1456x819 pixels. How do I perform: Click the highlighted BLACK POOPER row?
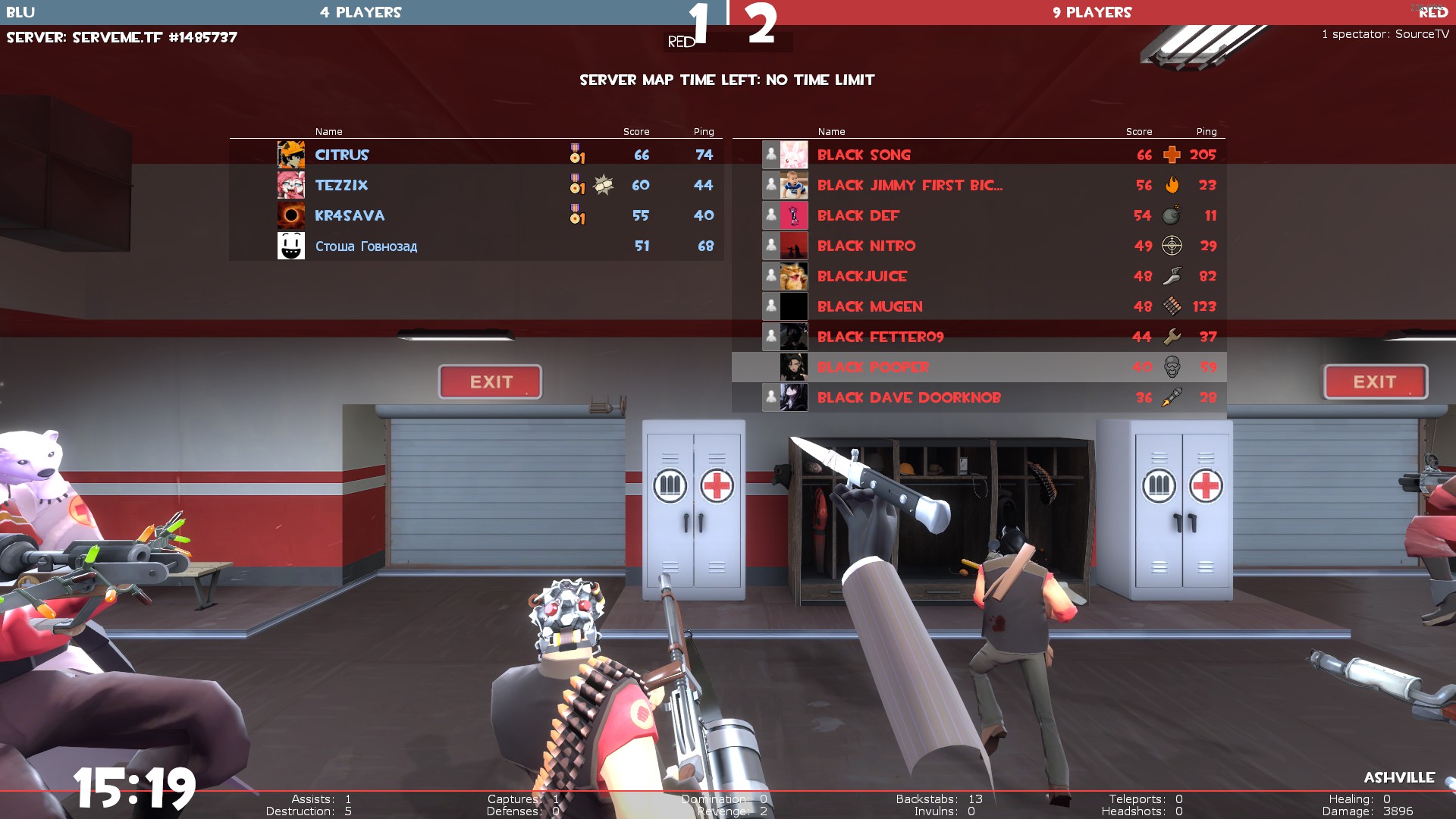point(873,367)
